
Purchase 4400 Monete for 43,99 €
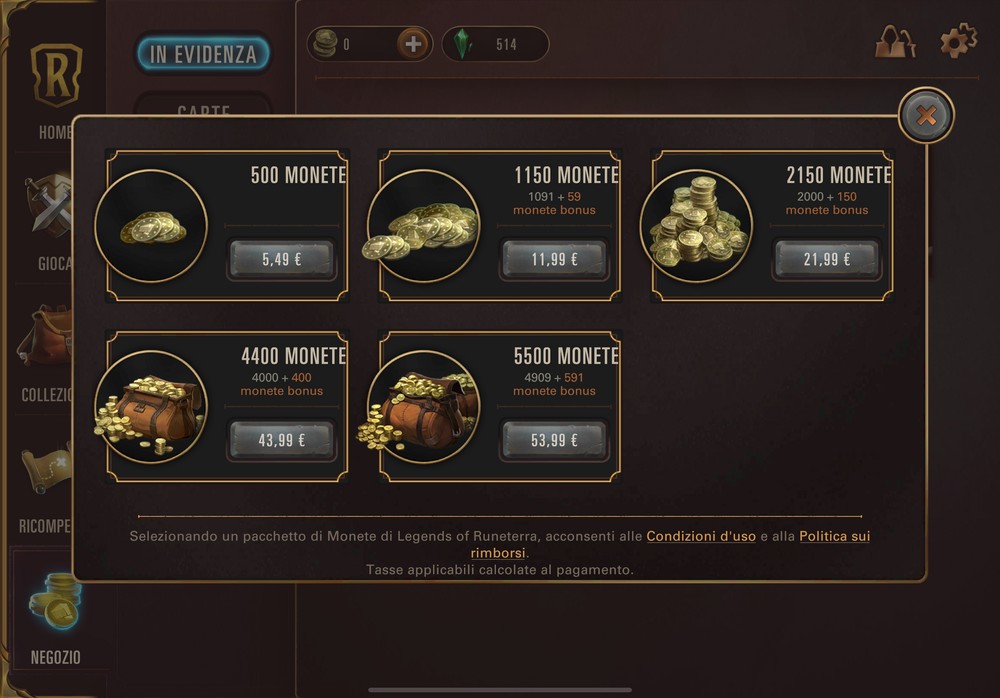tap(281, 440)
